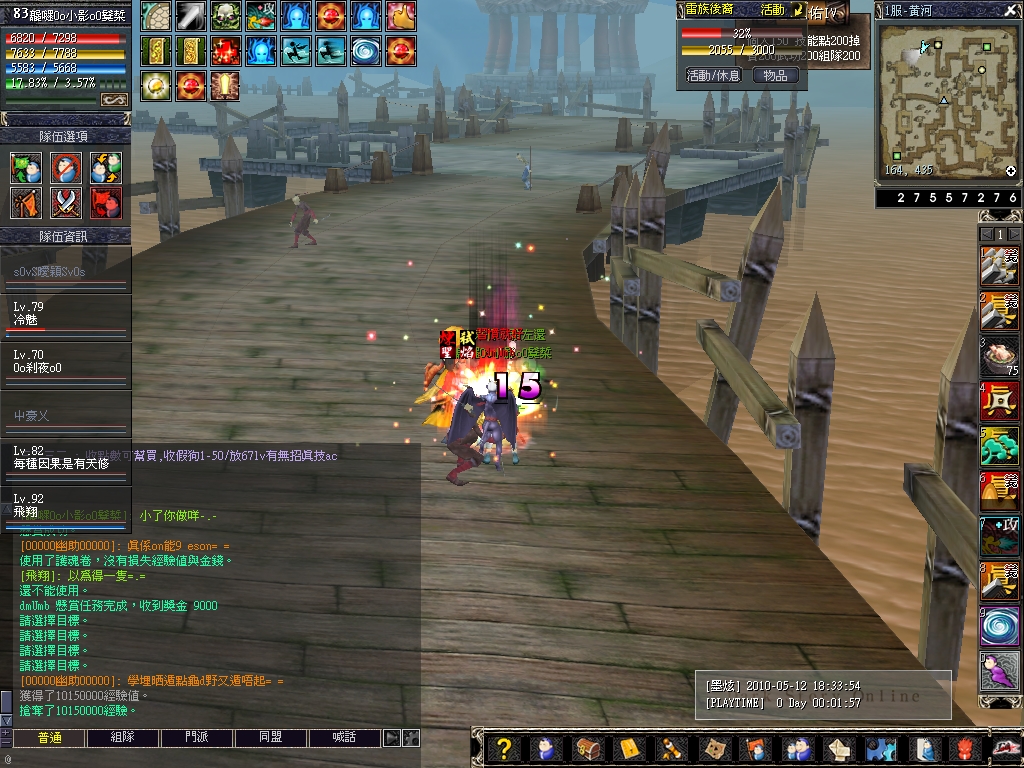This screenshot has height=768, width=1024.
Task: Open the 門派 guild chat tab
Action: [197, 738]
